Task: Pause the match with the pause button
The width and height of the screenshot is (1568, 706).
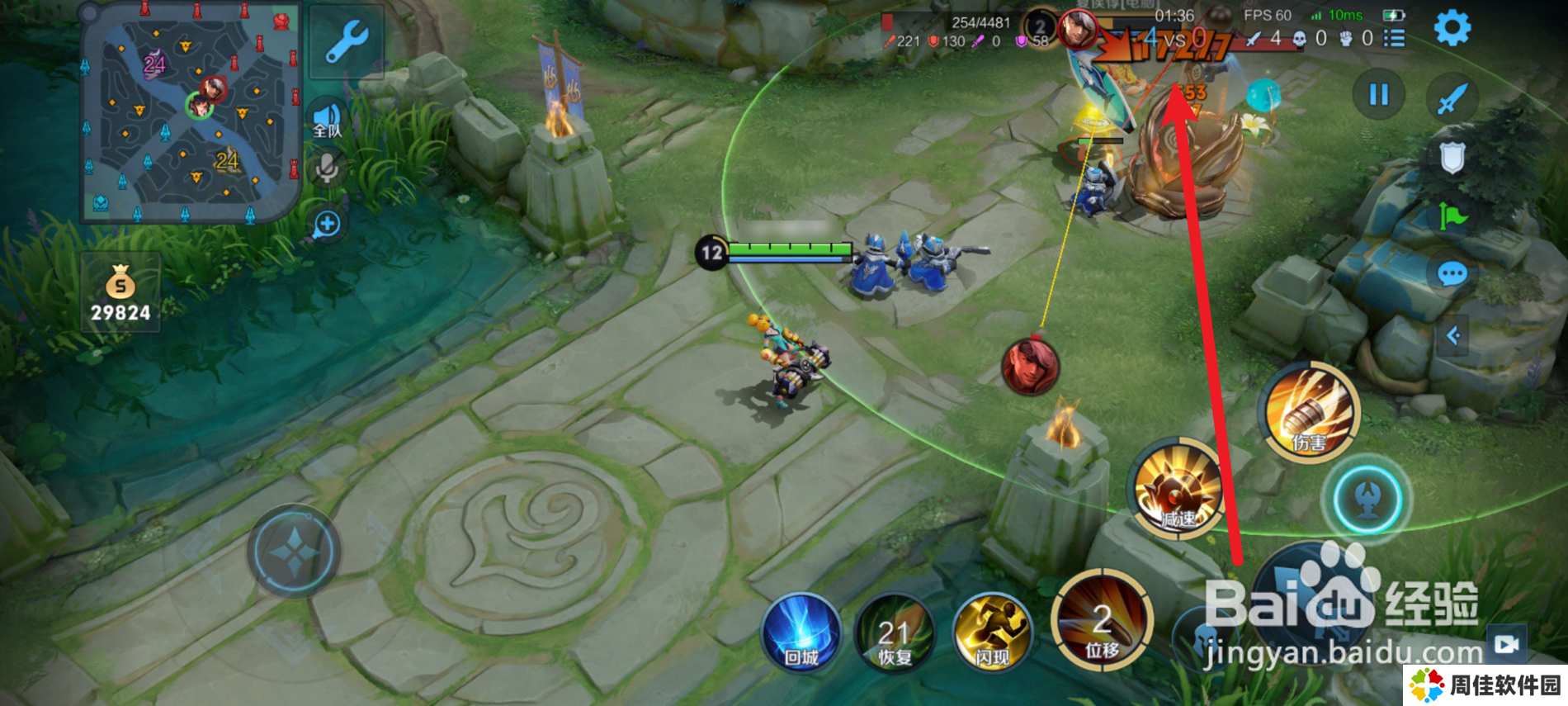Action: click(1378, 95)
